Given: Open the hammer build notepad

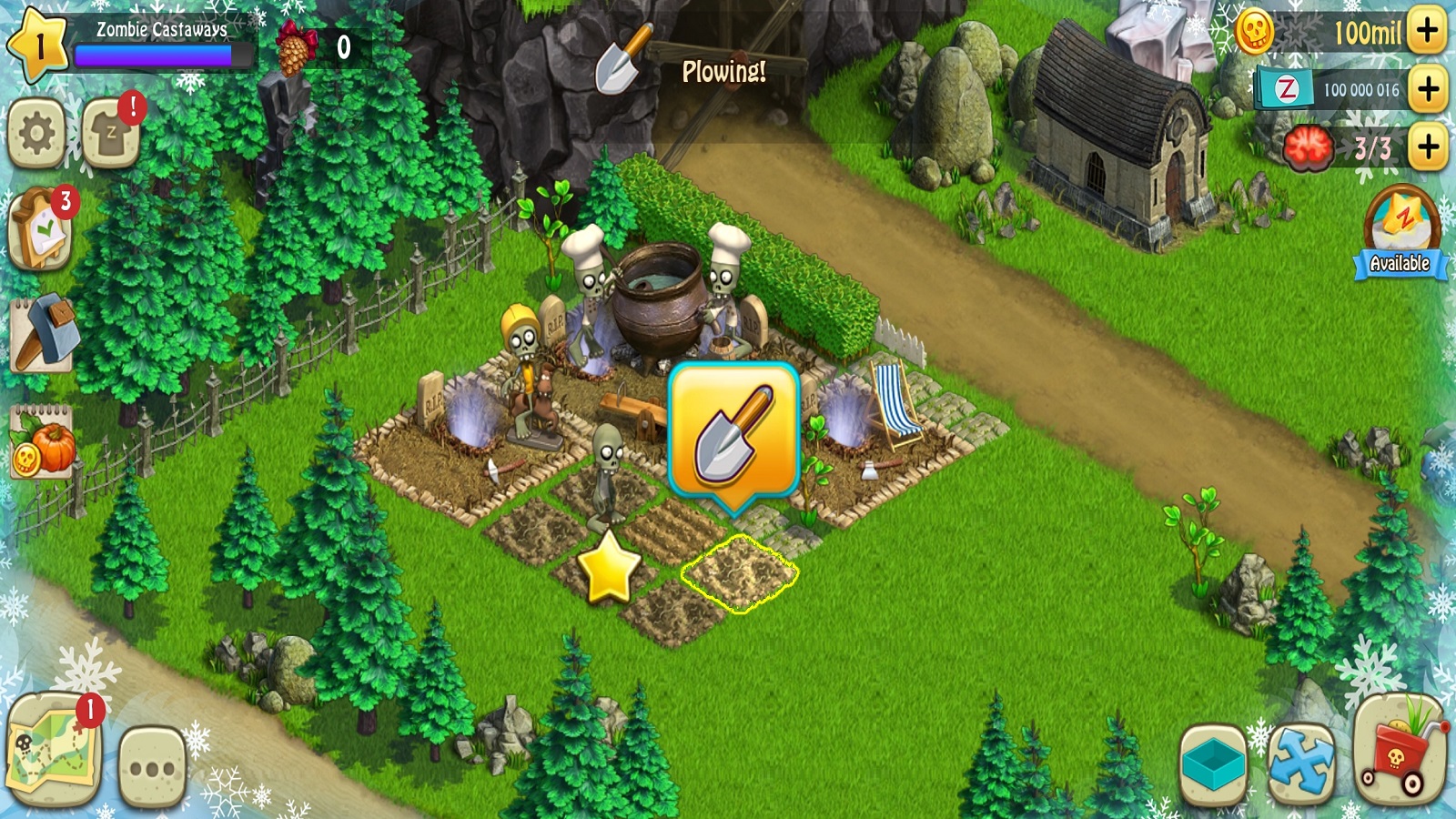Looking at the screenshot, I should (42, 334).
